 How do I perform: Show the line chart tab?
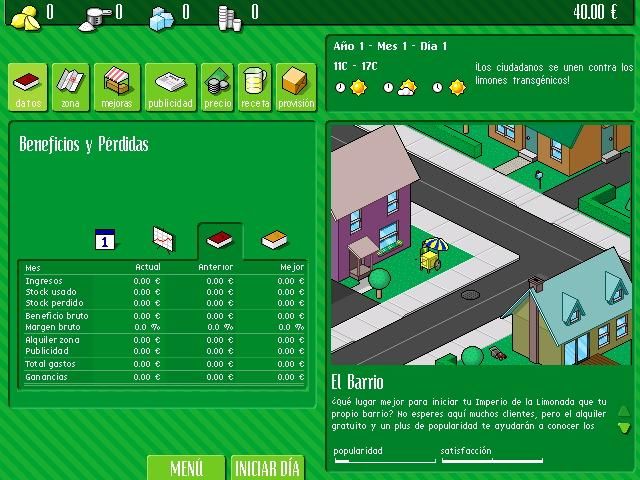(x=163, y=240)
